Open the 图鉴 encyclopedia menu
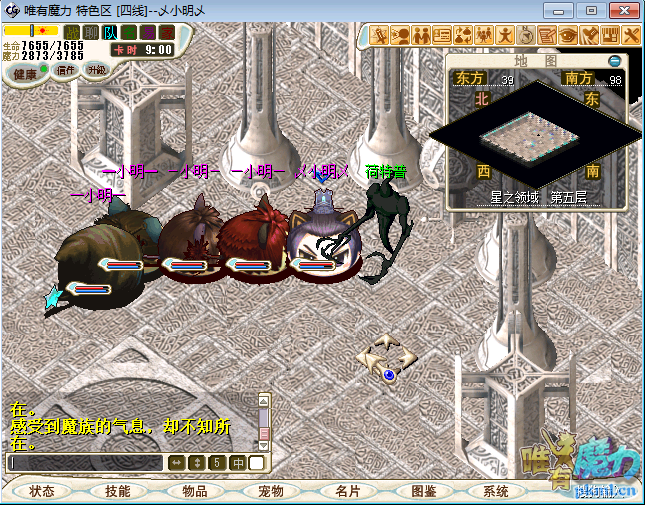Viewport: 645px width, 505px height. 423,491
